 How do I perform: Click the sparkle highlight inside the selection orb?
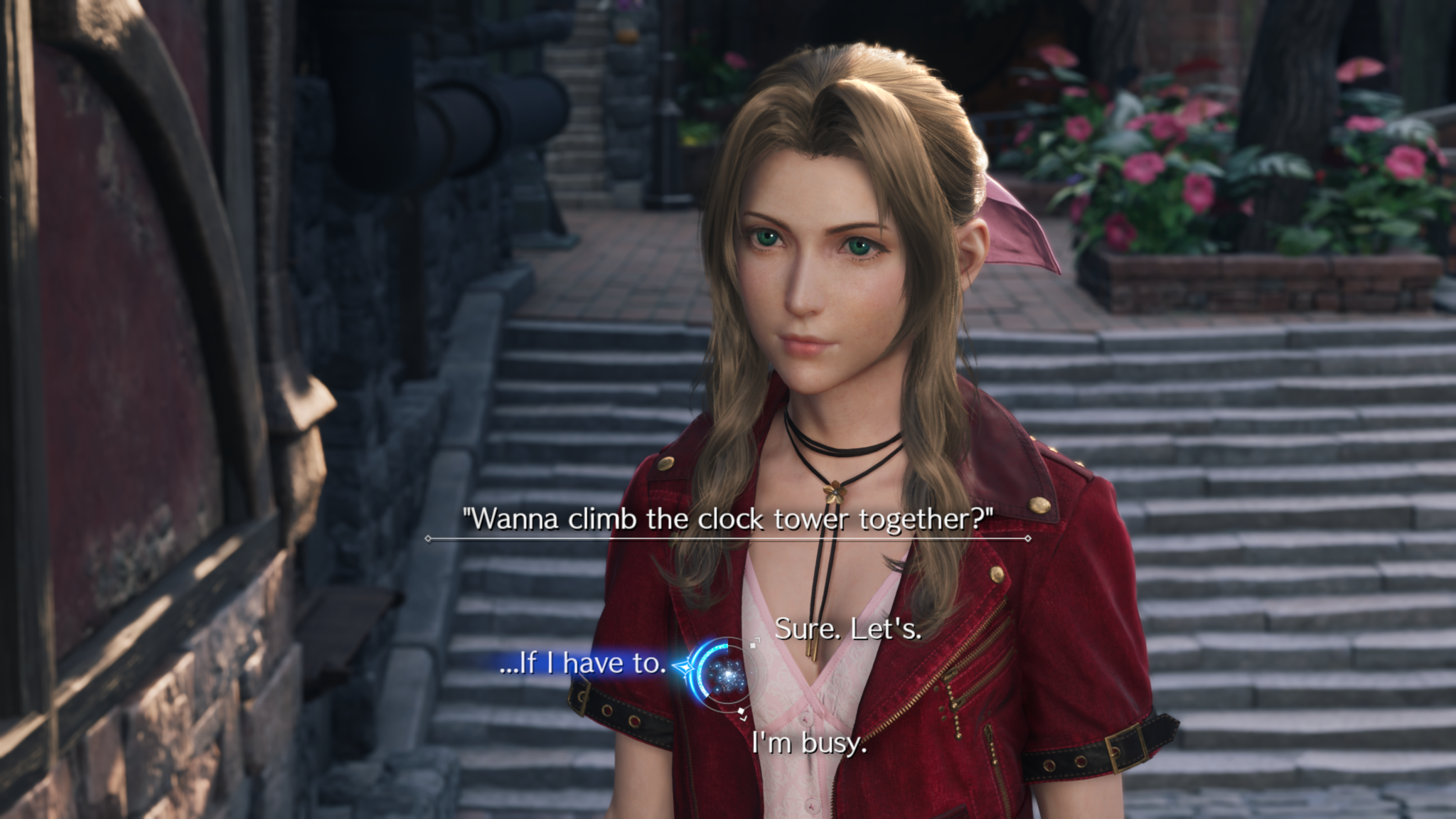click(727, 675)
